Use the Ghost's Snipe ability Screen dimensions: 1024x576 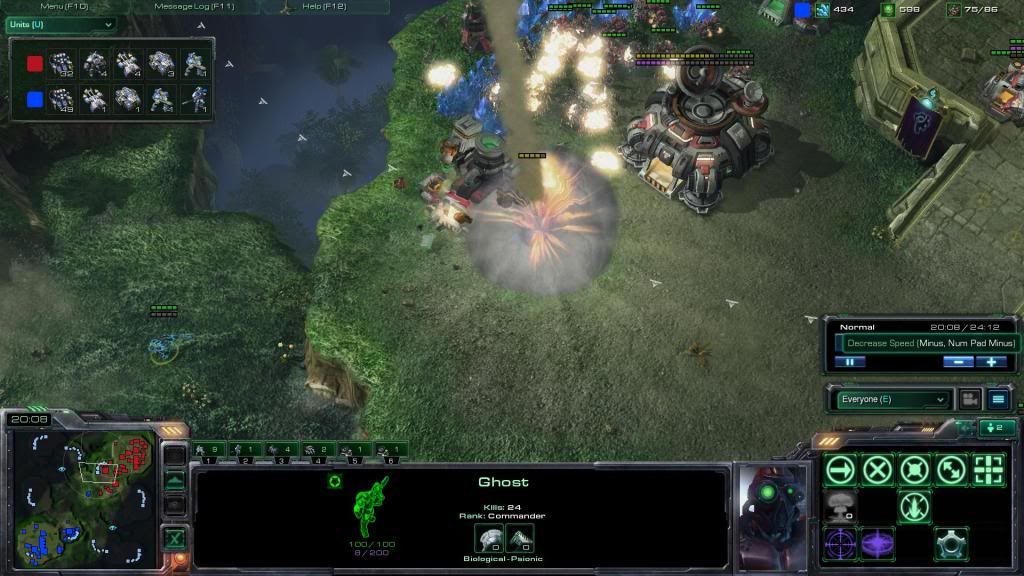click(841, 543)
